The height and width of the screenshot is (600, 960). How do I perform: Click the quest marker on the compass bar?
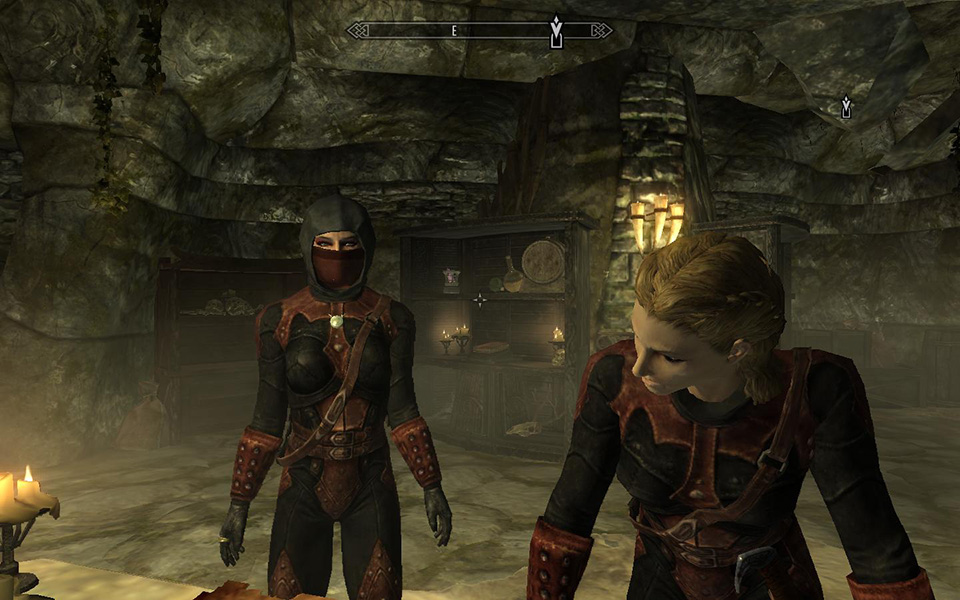556,30
